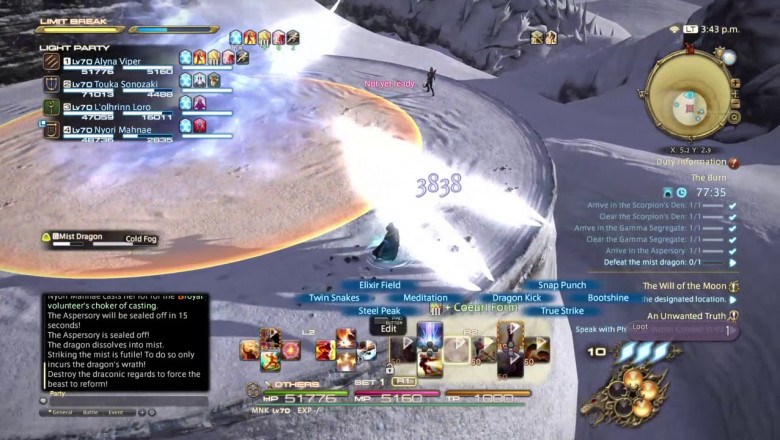780x440 pixels.
Task: Click the hotbar Edit button
Action: point(389,328)
